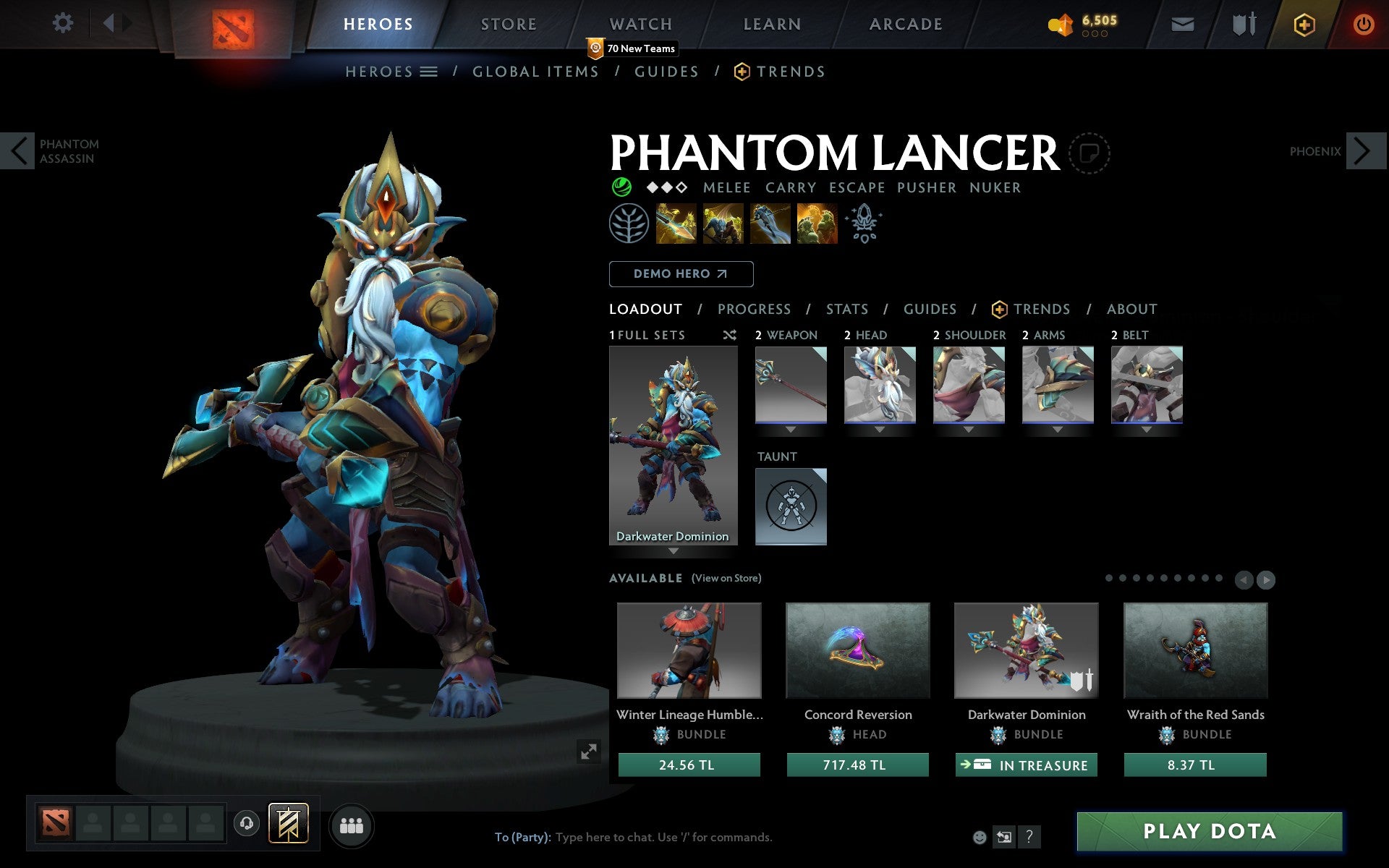The width and height of the screenshot is (1389, 868).
Task: Expand the Darkwater Dominion set chevron
Action: (x=674, y=551)
